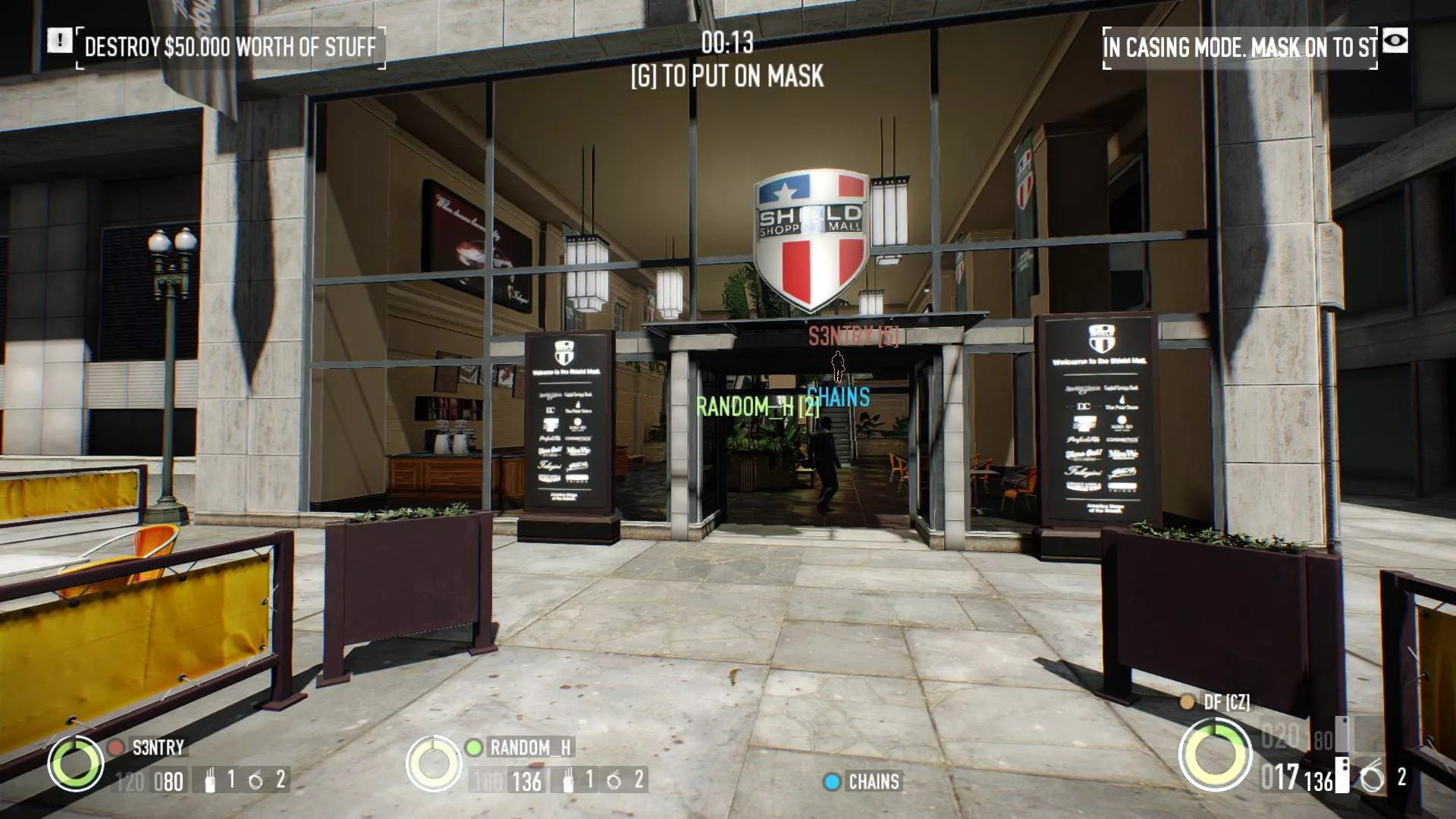This screenshot has height=819, width=1456.
Task: Click the blue dot beside CHAINS' panel name
Action: [x=832, y=782]
